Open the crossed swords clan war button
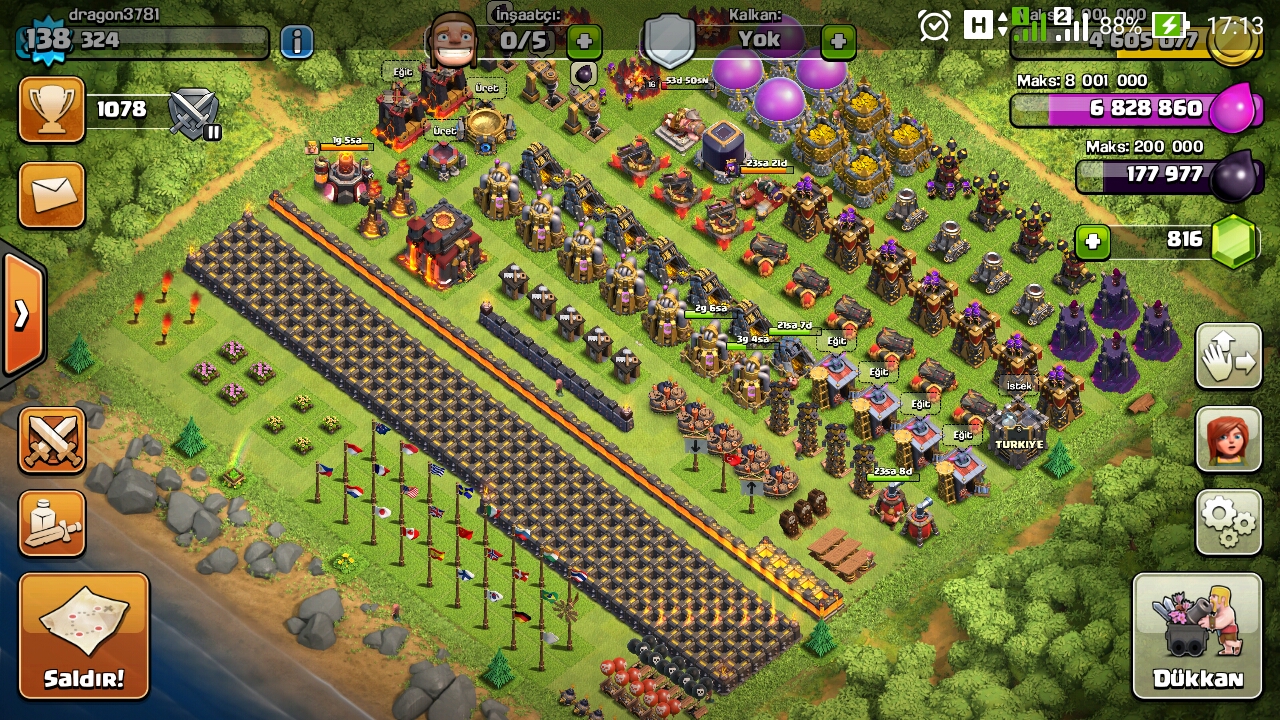Screen dimensions: 1280x720 tap(52, 440)
